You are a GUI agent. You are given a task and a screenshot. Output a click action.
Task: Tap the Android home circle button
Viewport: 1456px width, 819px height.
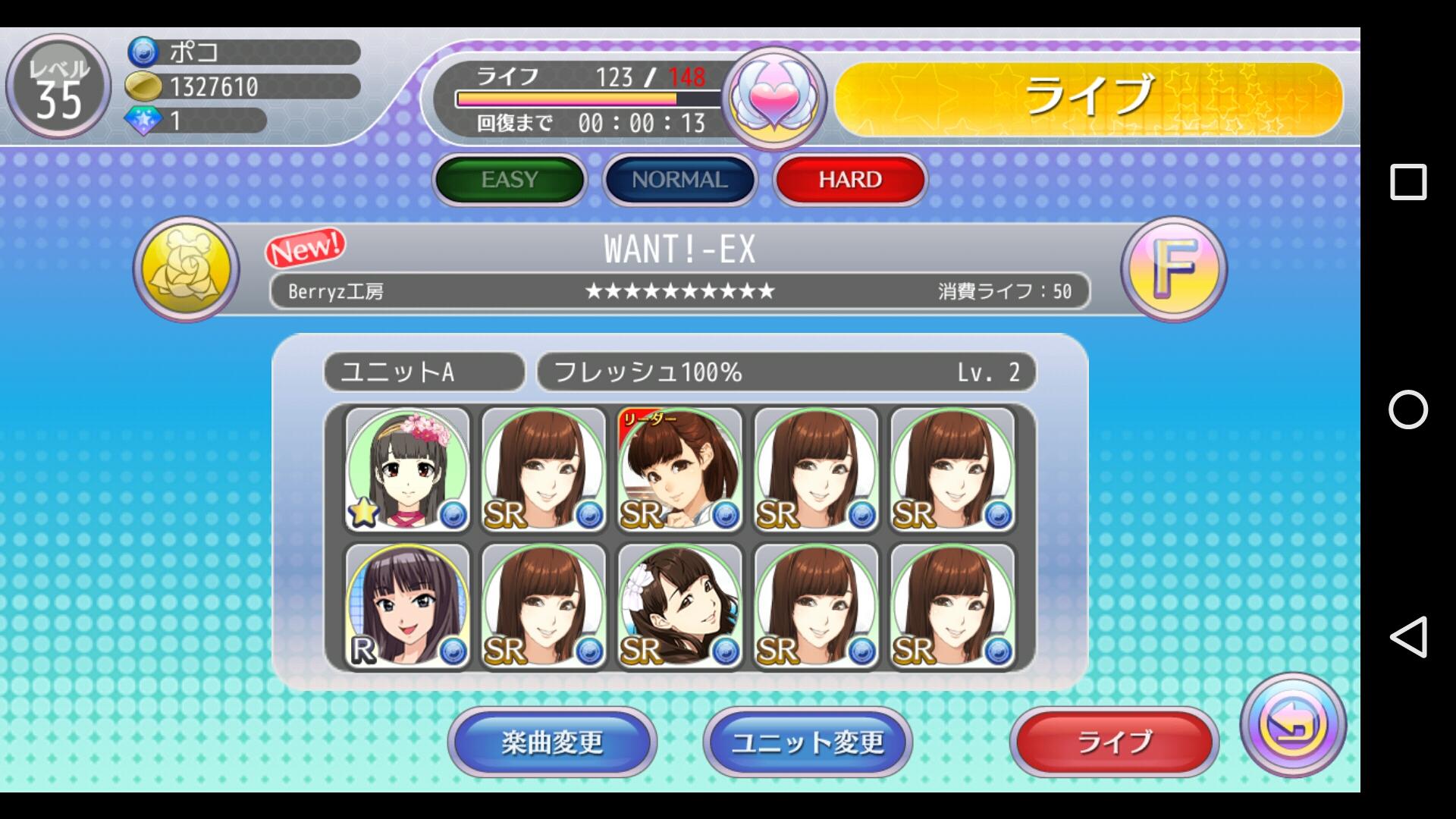[x=1408, y=409]
